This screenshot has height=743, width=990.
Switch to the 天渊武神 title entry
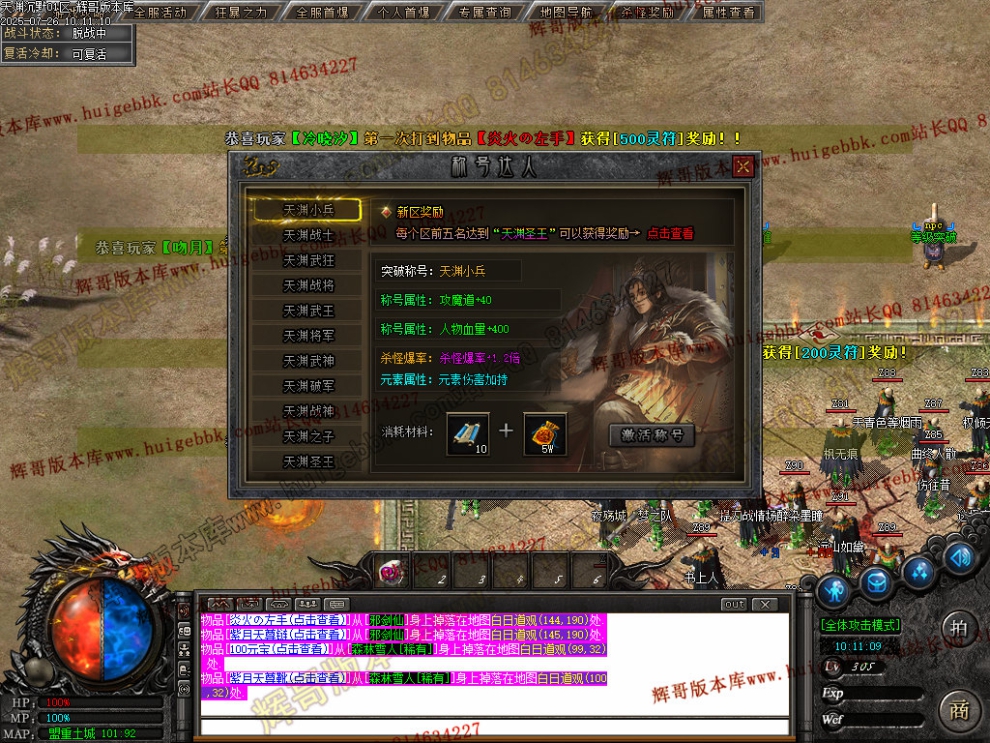[307, 360]
